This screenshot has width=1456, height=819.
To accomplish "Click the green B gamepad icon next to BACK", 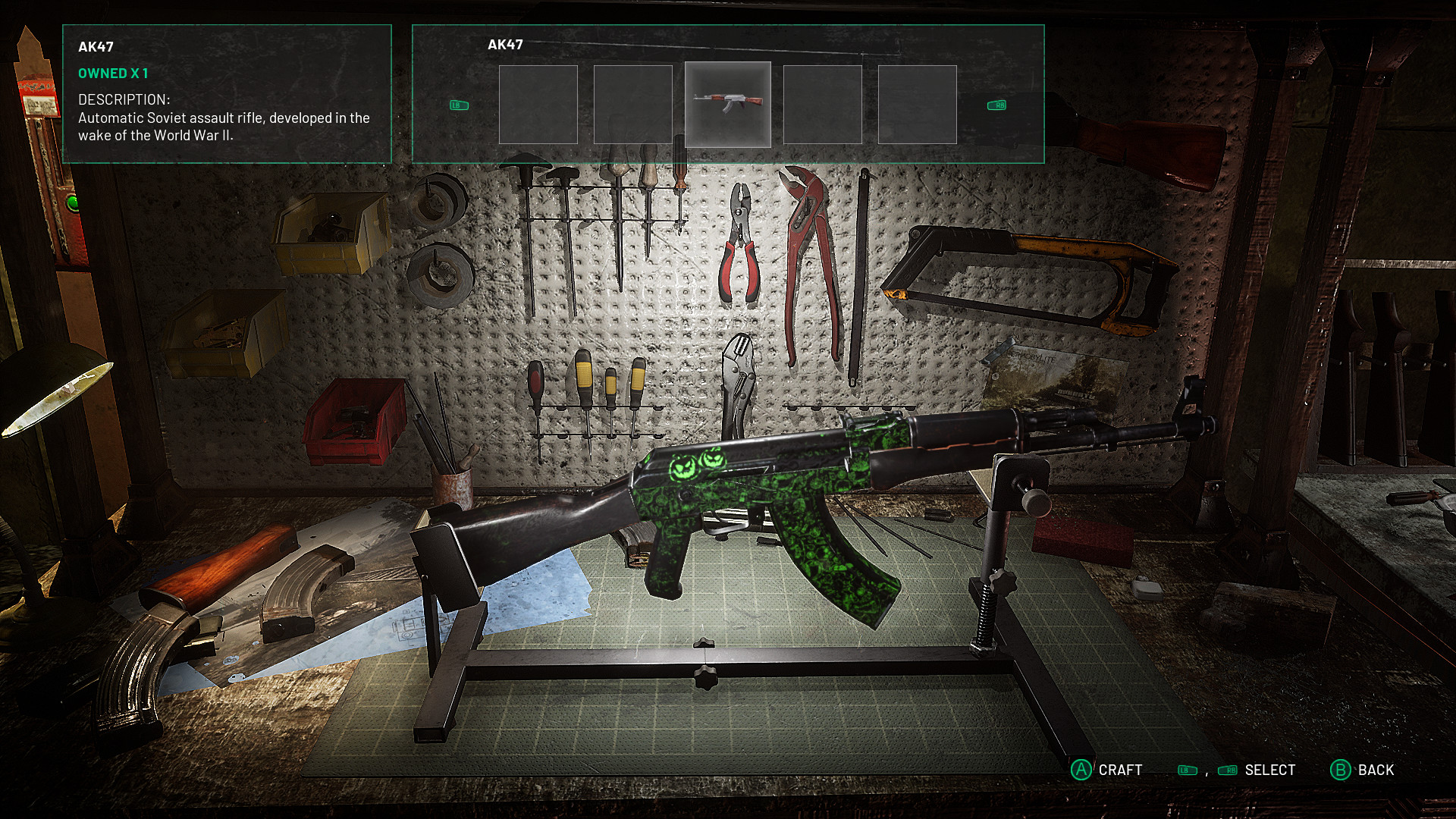I will pos(1341,770).
